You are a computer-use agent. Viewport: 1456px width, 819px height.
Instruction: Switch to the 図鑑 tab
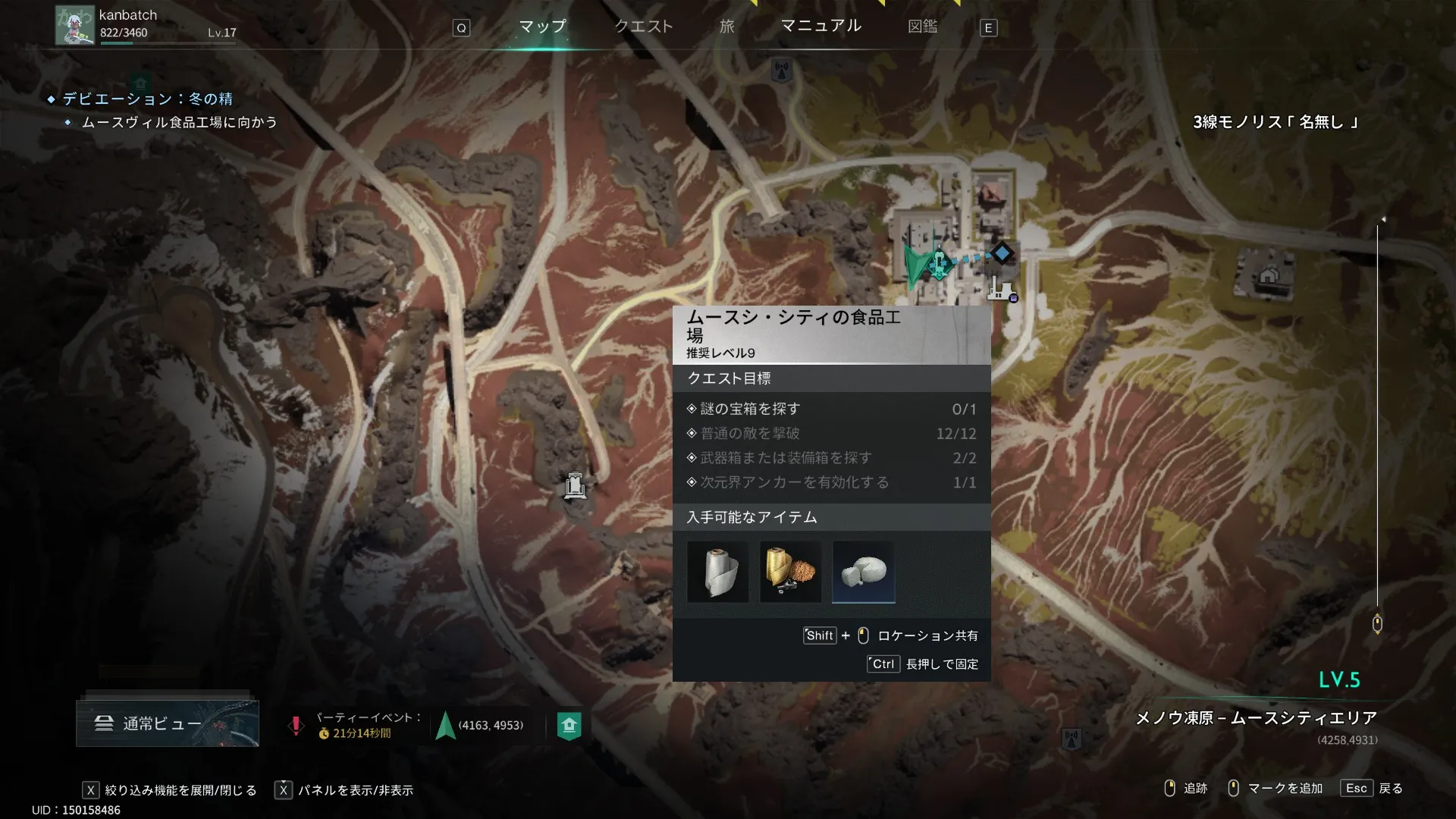click(x=922, y=27)
